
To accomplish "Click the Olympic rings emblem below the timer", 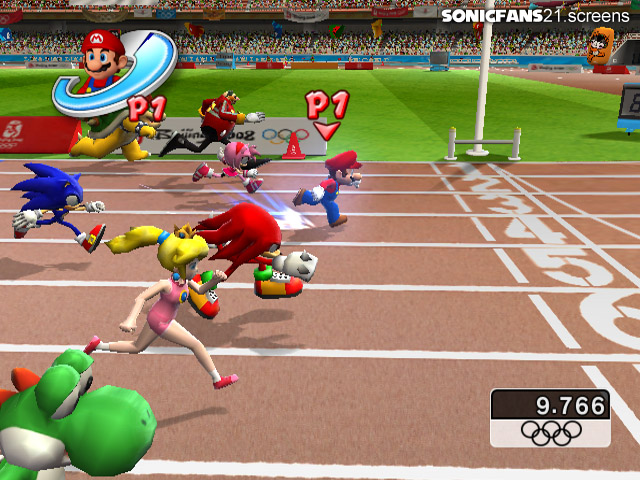I will (550, 432).
